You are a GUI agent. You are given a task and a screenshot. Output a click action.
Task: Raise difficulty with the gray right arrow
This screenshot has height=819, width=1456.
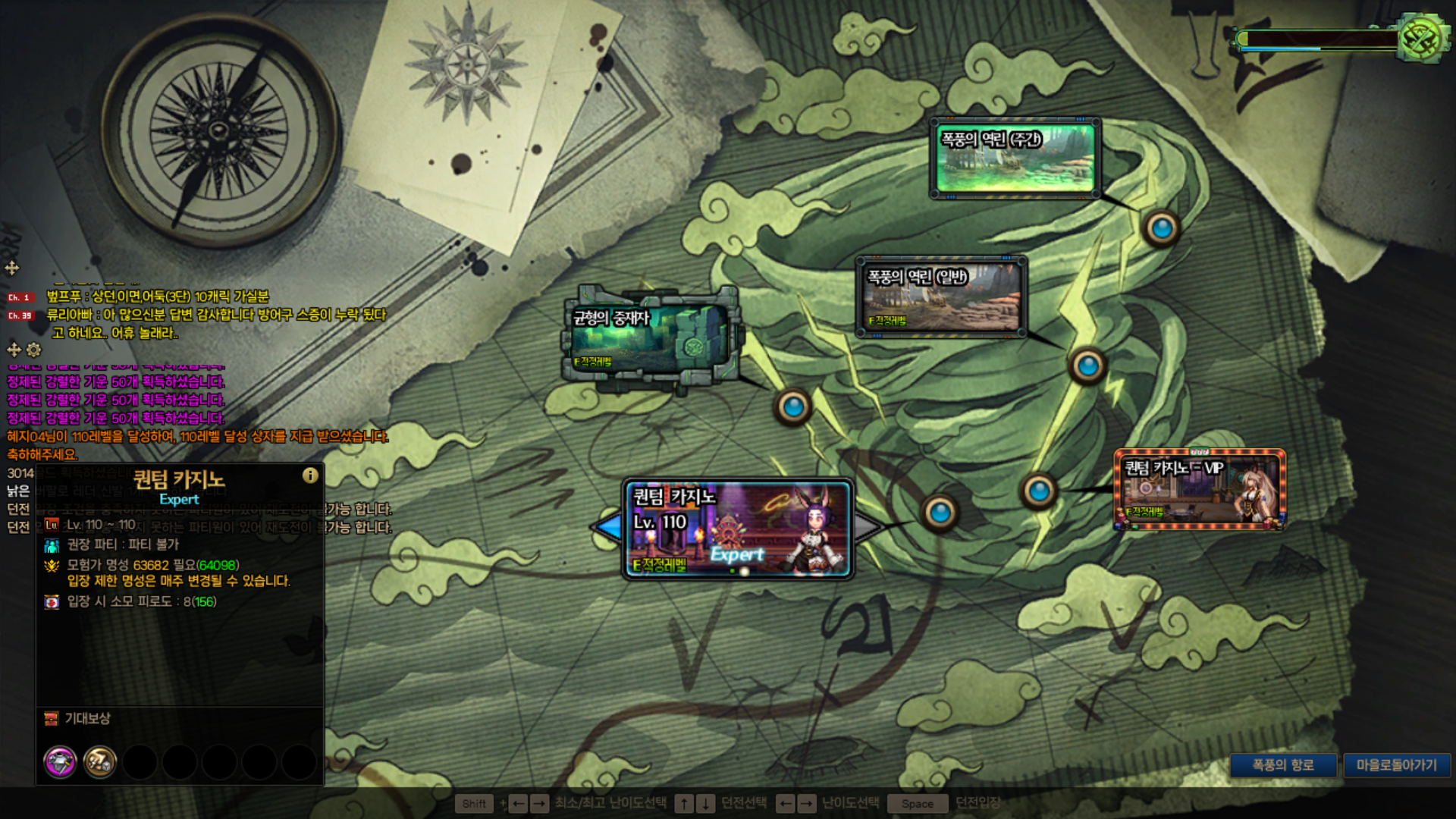coord(868,527)
